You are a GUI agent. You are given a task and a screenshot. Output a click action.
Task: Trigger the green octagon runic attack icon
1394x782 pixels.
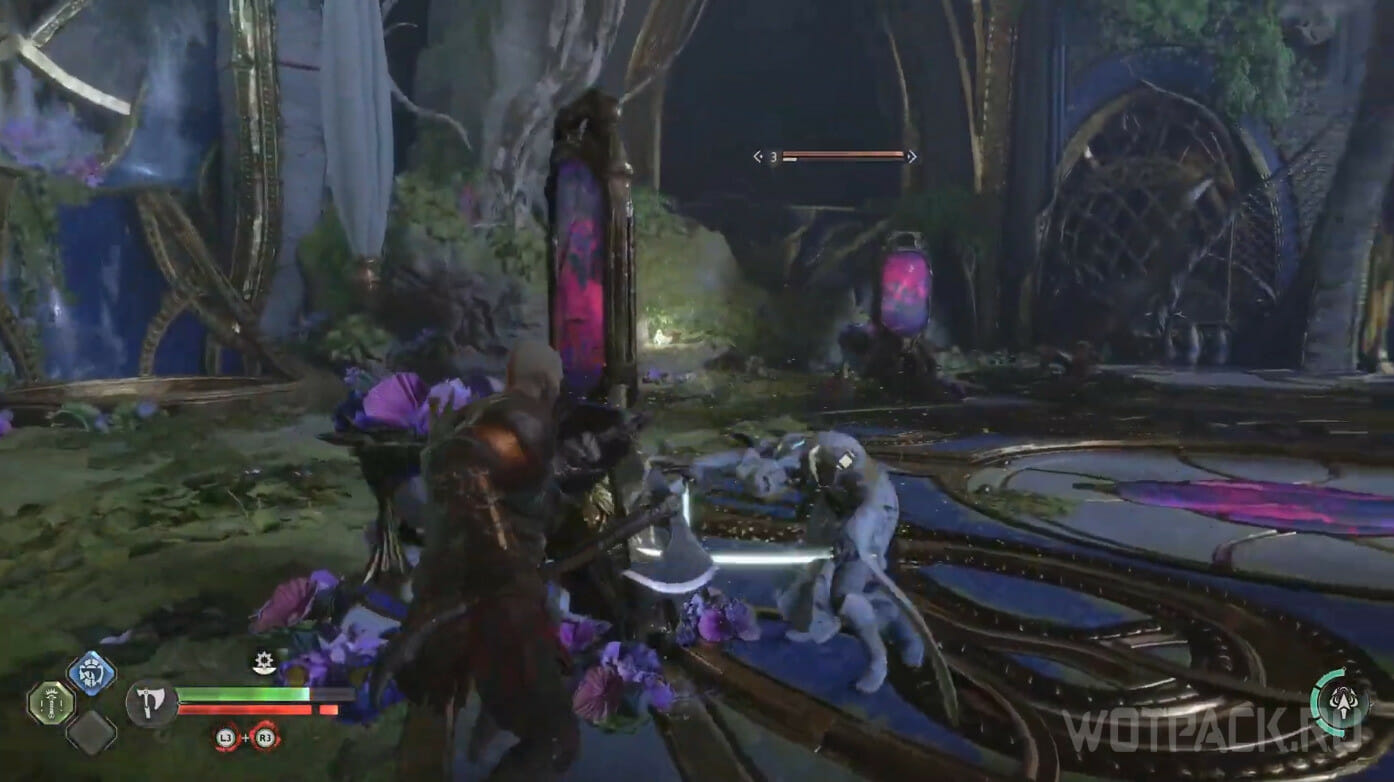[50, 703]
